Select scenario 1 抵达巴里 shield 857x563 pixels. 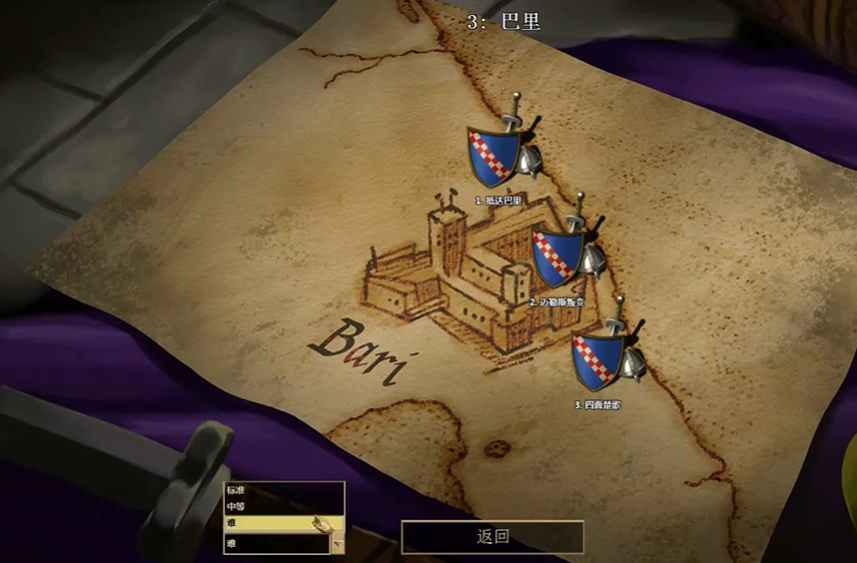point(496,156)
